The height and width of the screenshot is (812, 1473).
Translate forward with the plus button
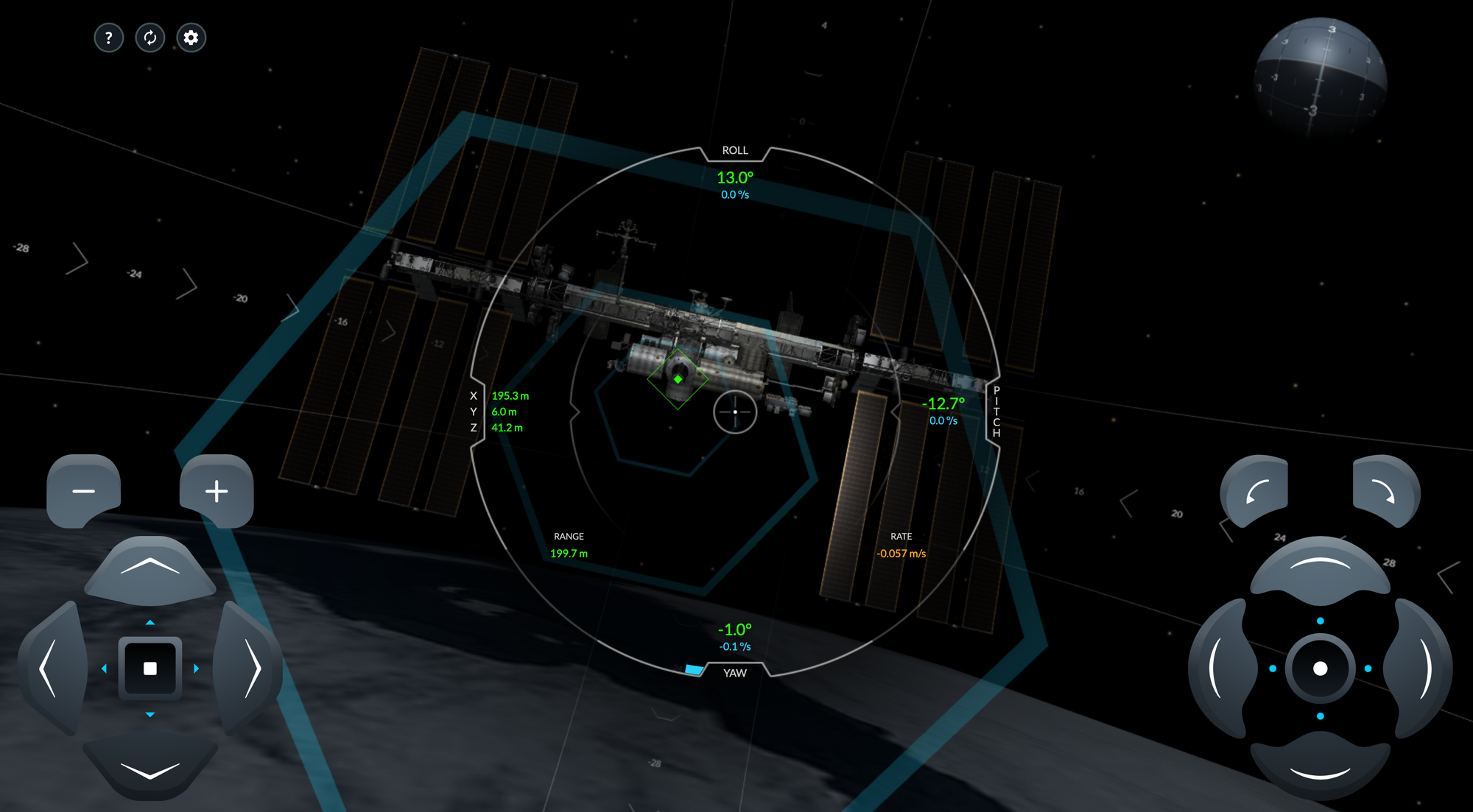[217, 490]
